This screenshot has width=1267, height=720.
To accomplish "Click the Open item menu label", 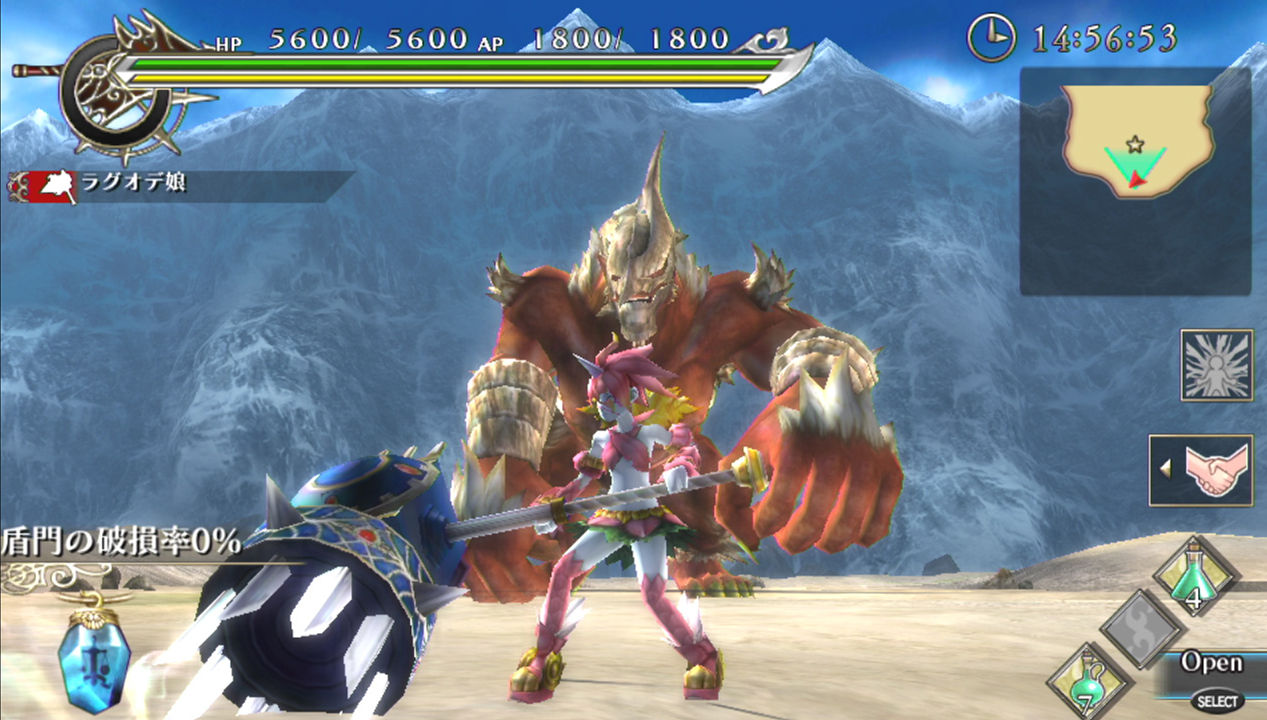I will (x=1211, y=662).
